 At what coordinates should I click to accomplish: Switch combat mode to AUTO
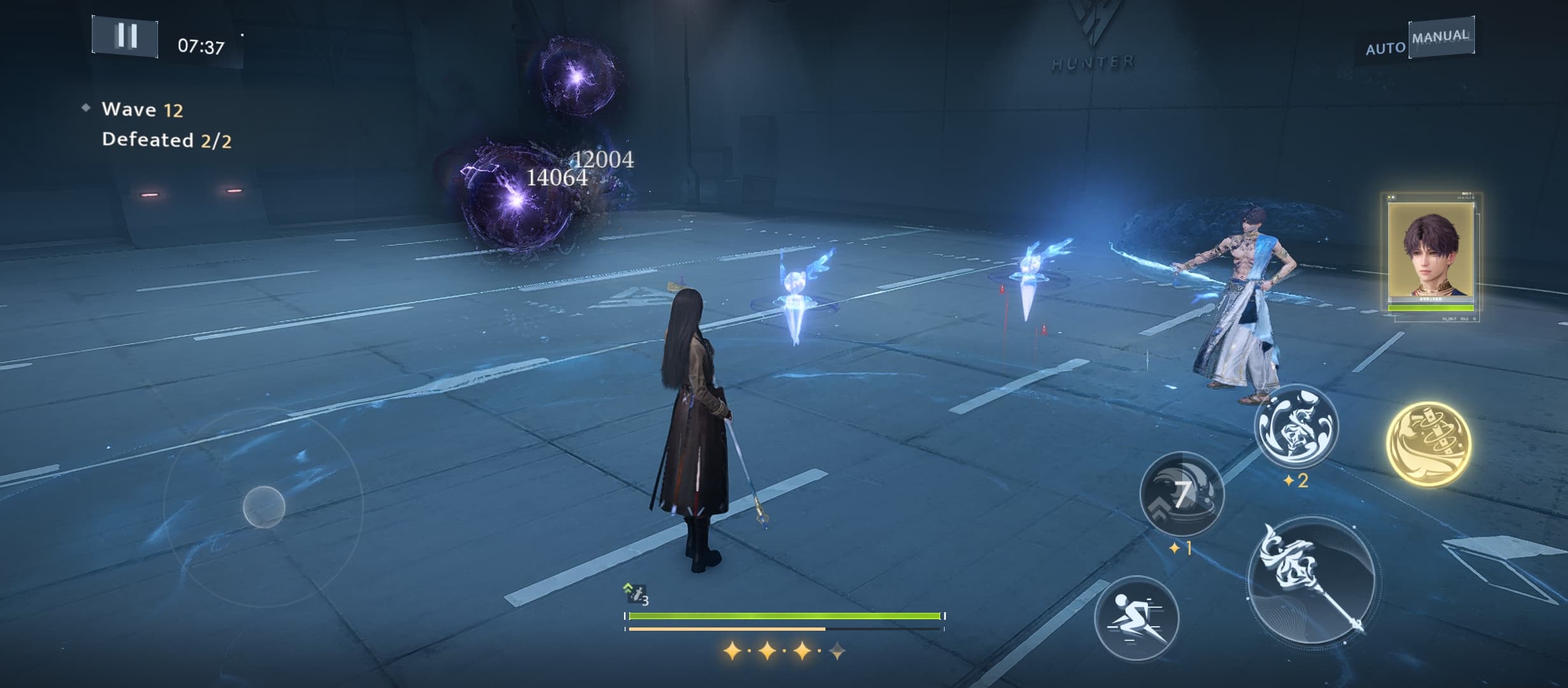coord(1385,48)
